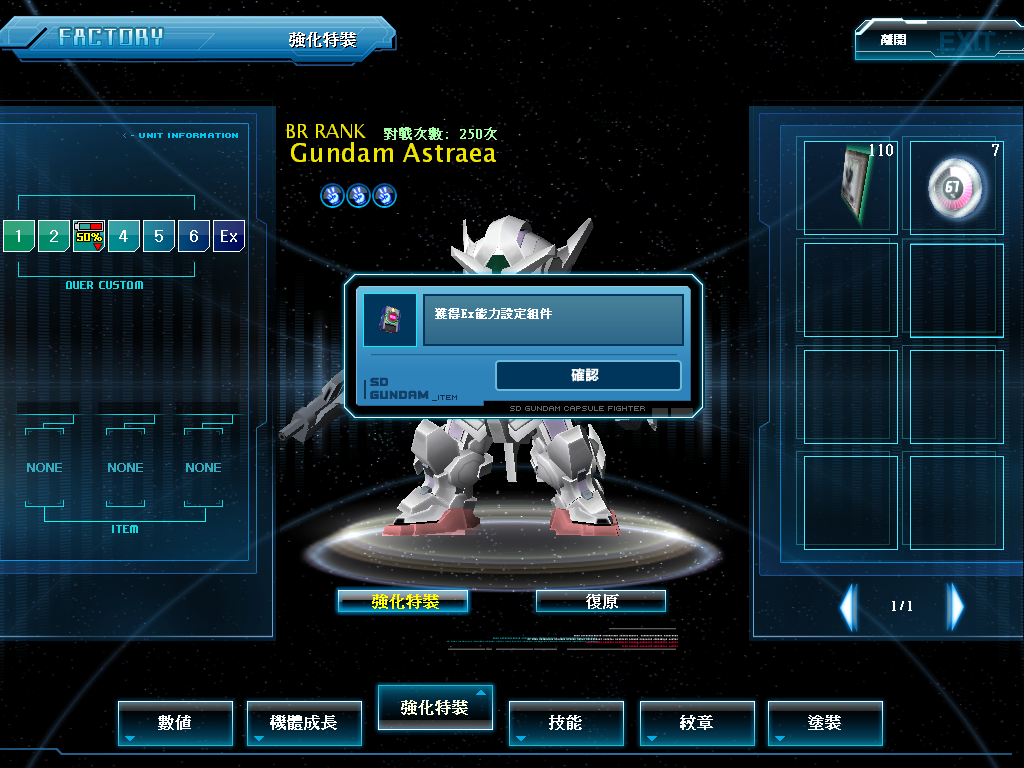
Task: Switch to 機體成長 tab
Action: pyautogui.click(x=304, y=722)
